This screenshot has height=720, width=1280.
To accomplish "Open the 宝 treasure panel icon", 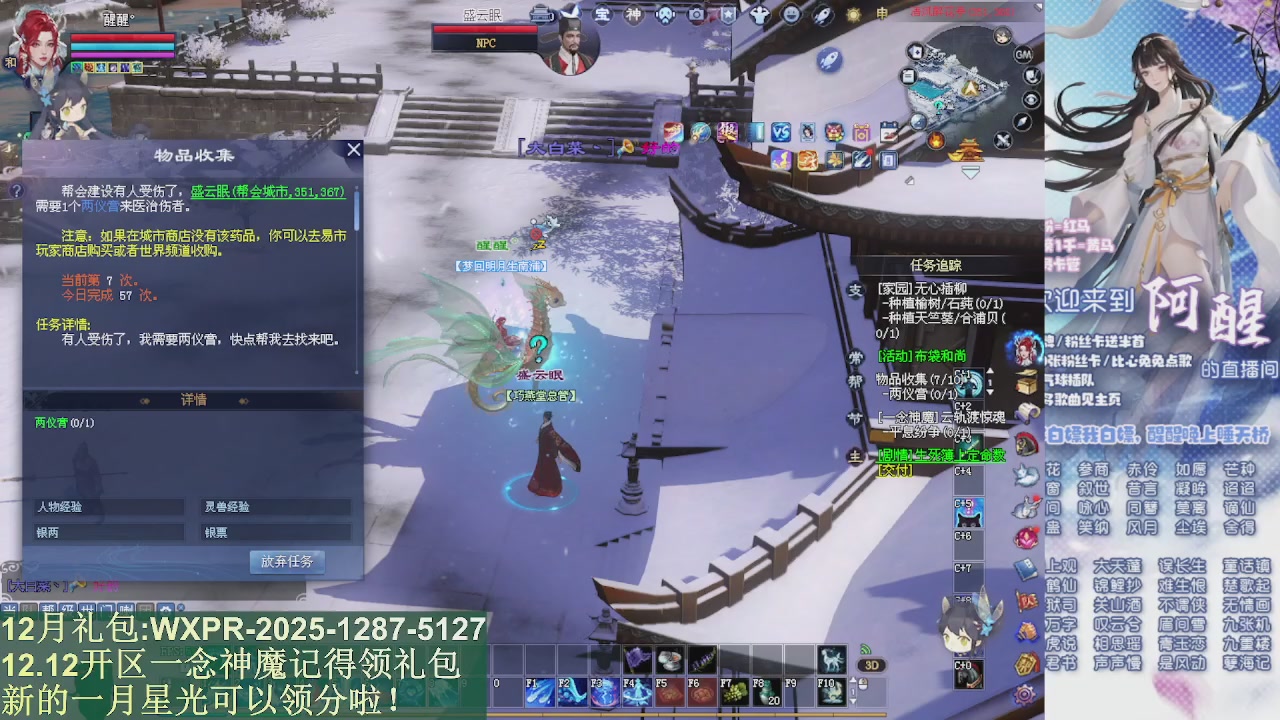I will coord(603,13).
